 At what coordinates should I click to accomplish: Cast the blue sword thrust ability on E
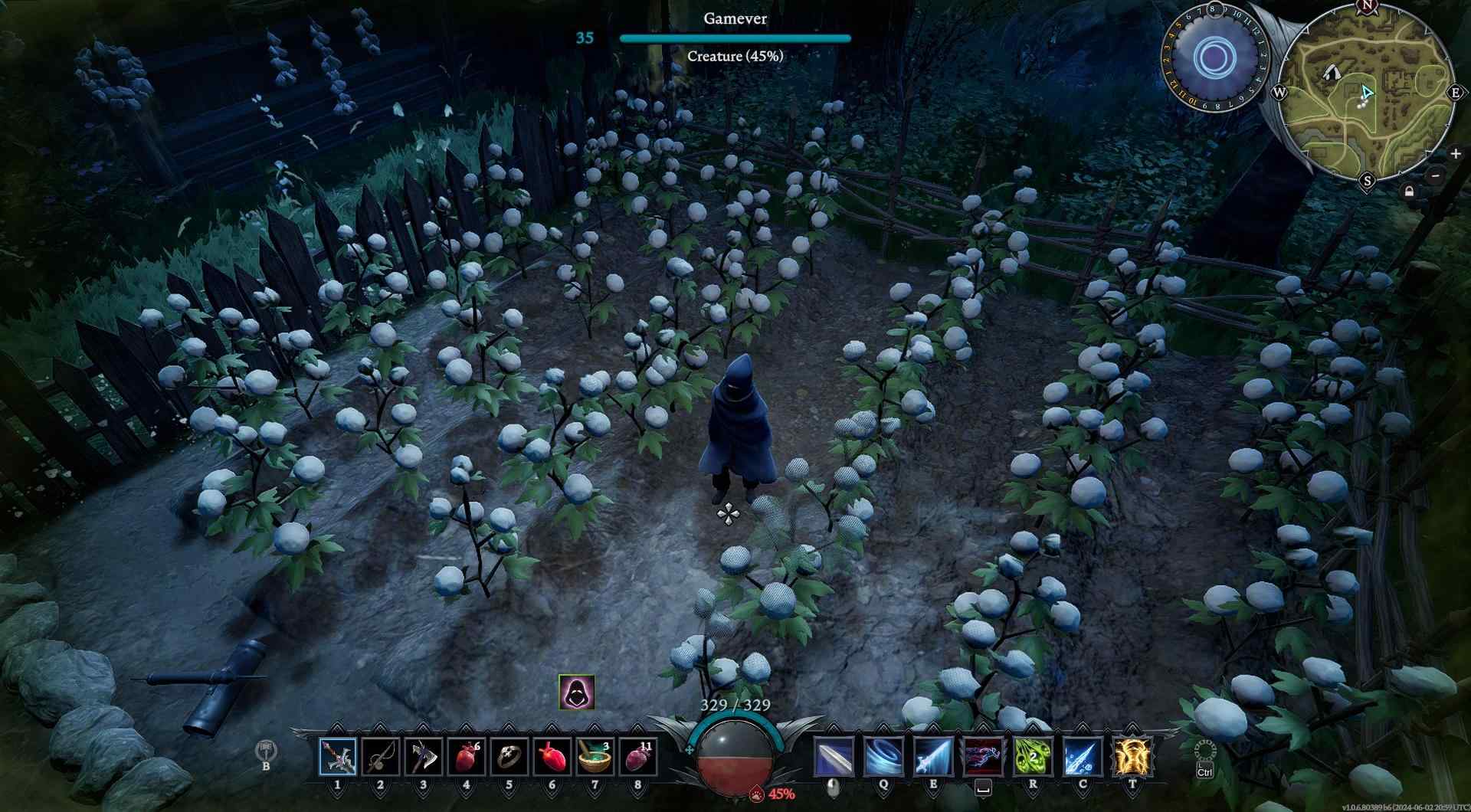(x=933, y=757)
